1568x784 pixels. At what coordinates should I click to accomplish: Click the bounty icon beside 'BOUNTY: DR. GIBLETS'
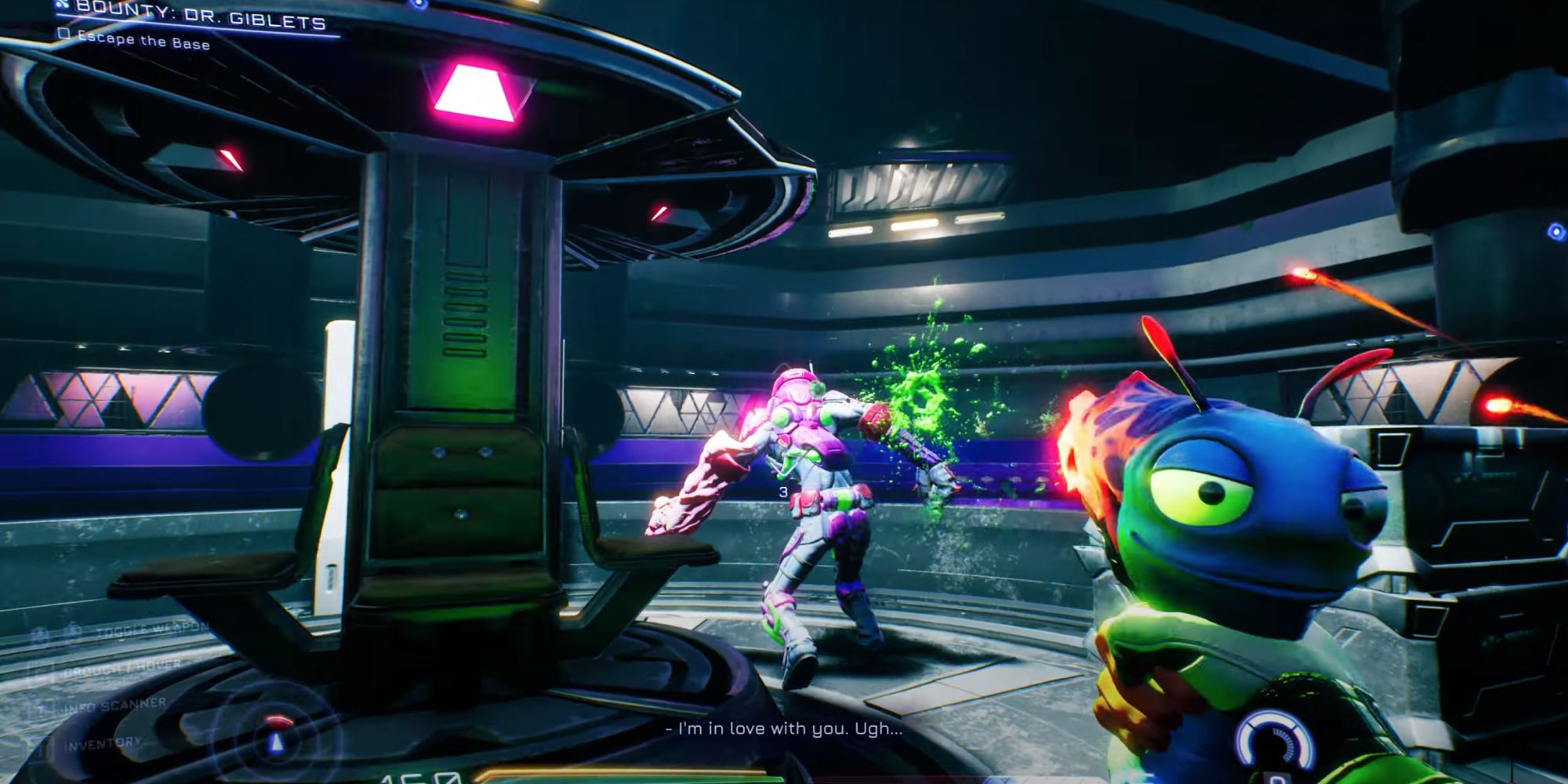61,6
